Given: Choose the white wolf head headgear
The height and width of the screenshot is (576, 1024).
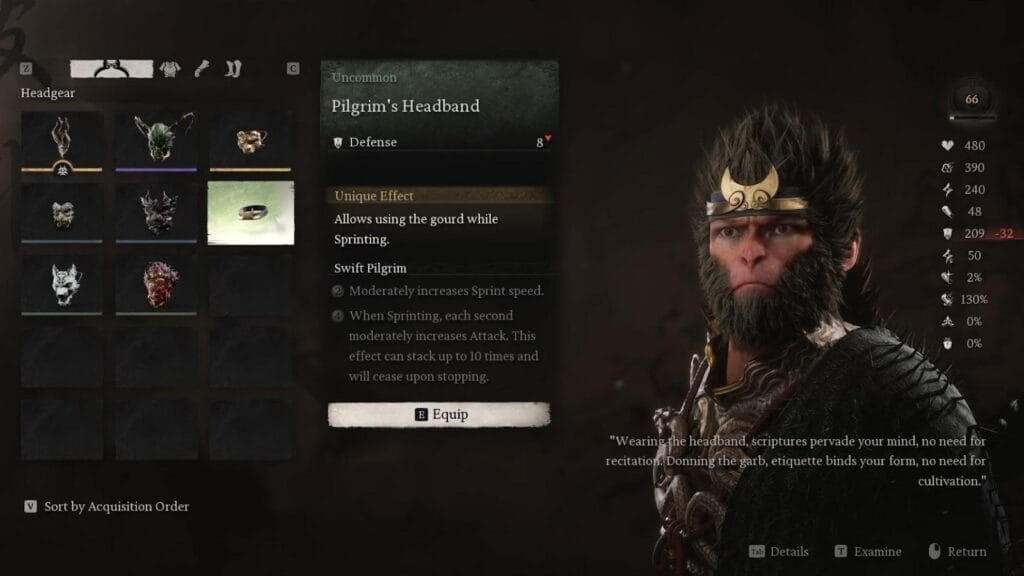Looking at the screenshot, I should click(x=62, y=284).
